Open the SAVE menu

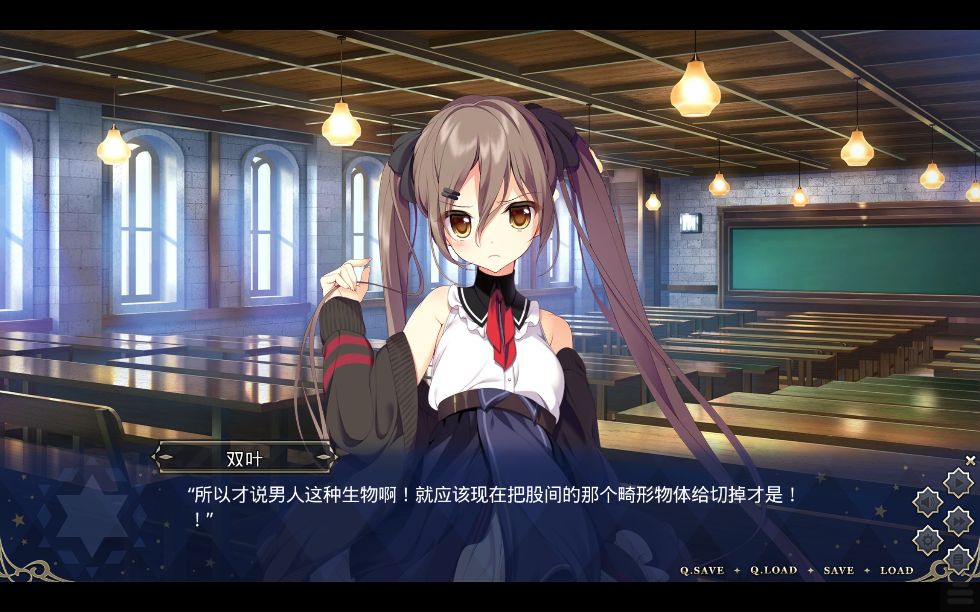(838, 570)
